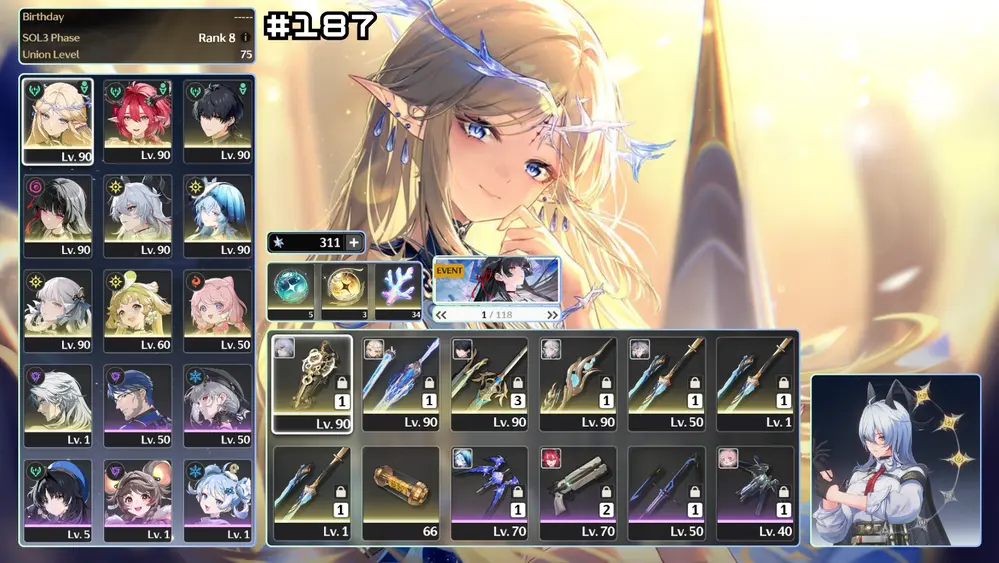Pick the pink-haired Lv. 50 character
The image size is (999, 563).
tap(217, 310)
